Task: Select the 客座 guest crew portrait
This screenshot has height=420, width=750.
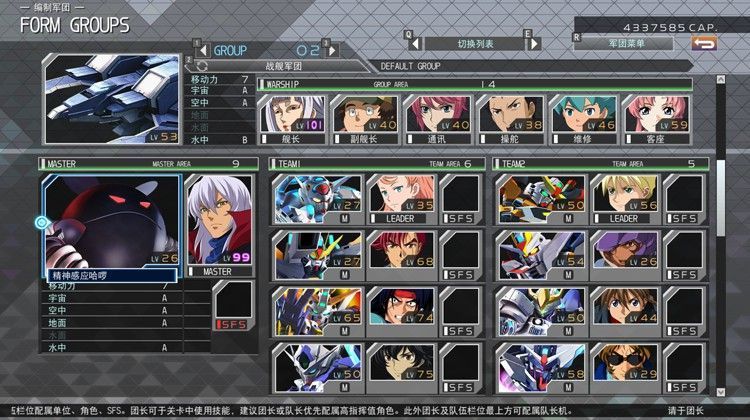Action: 656,121
